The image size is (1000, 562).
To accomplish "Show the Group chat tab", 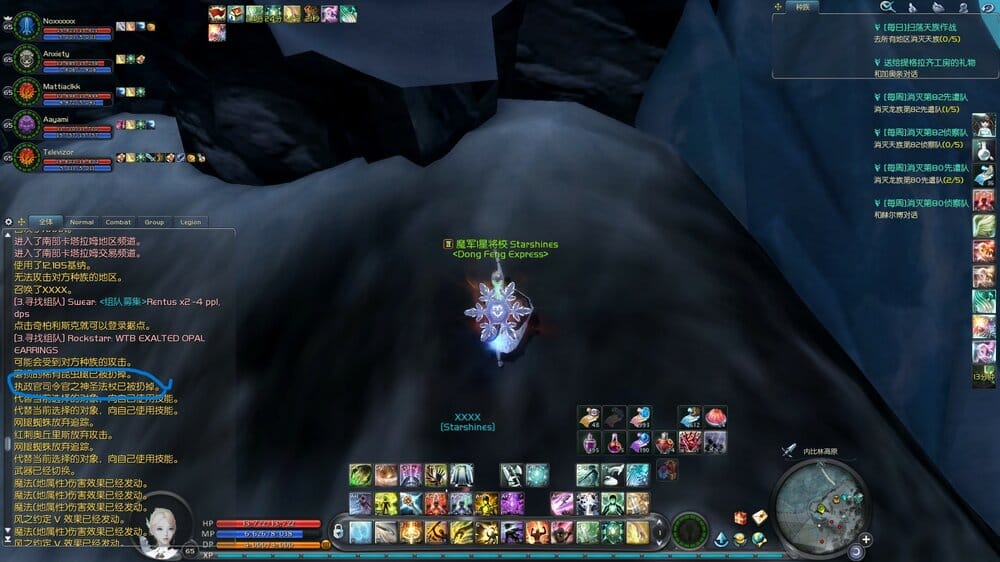I will 154,222.
